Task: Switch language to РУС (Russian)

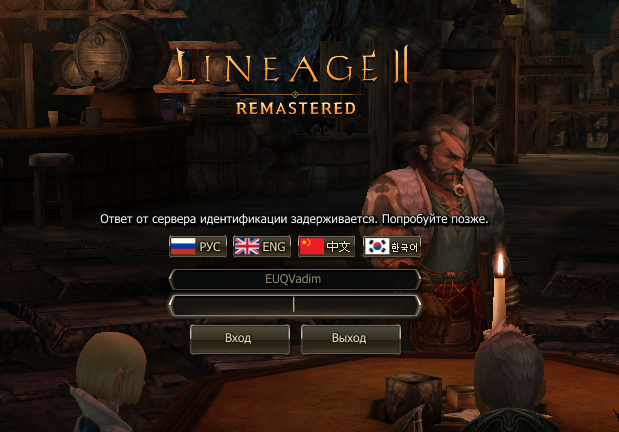Action: 196,247
